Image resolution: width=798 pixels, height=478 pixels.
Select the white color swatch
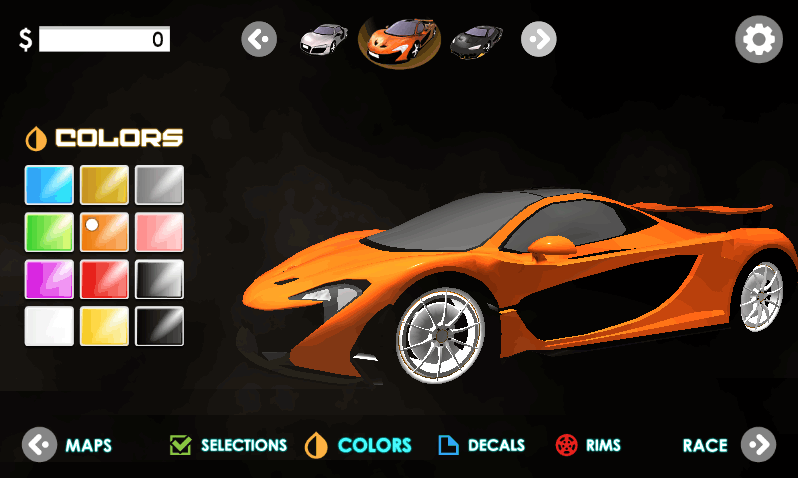tap(49, 326)
